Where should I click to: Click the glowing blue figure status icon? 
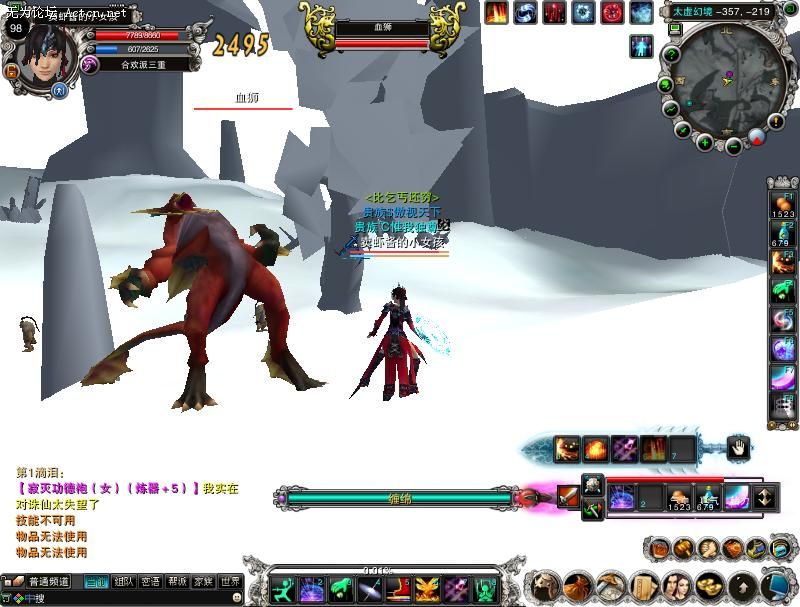click(641, 46)
